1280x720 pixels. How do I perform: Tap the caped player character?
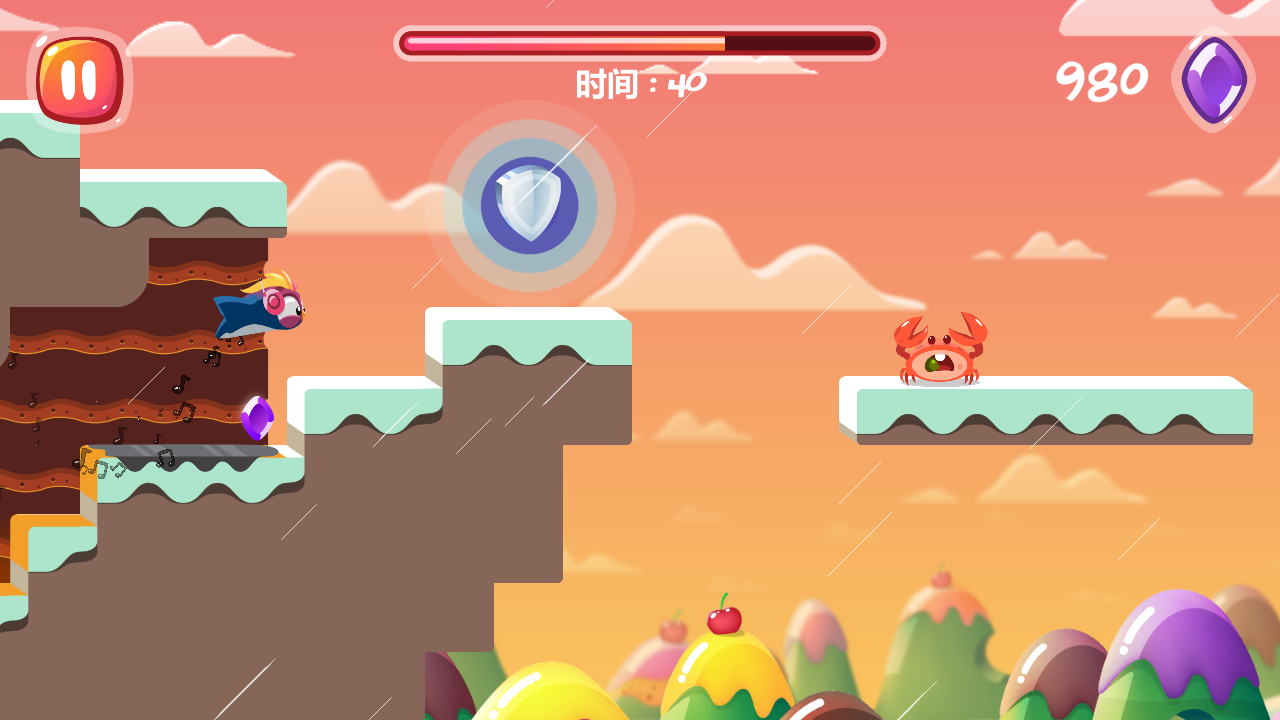(x=258, y=310)
